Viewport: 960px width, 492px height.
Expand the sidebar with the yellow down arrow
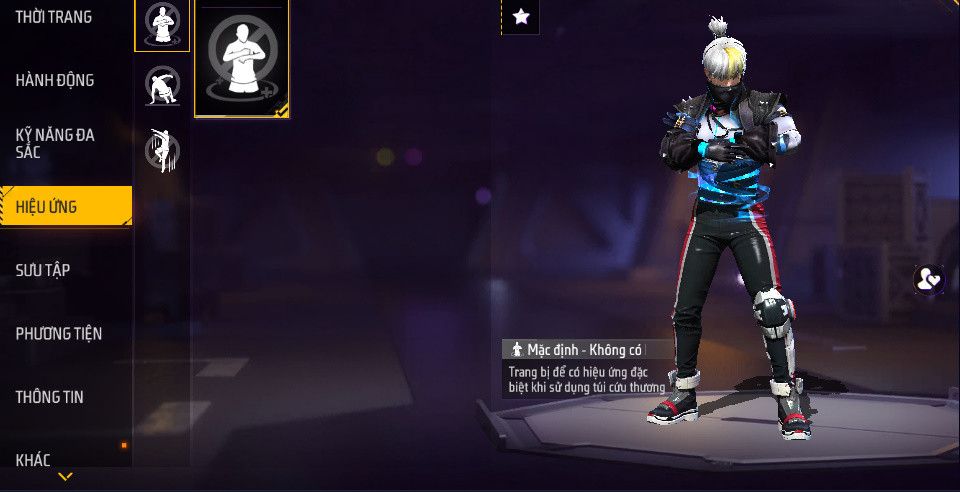[66, 477]
